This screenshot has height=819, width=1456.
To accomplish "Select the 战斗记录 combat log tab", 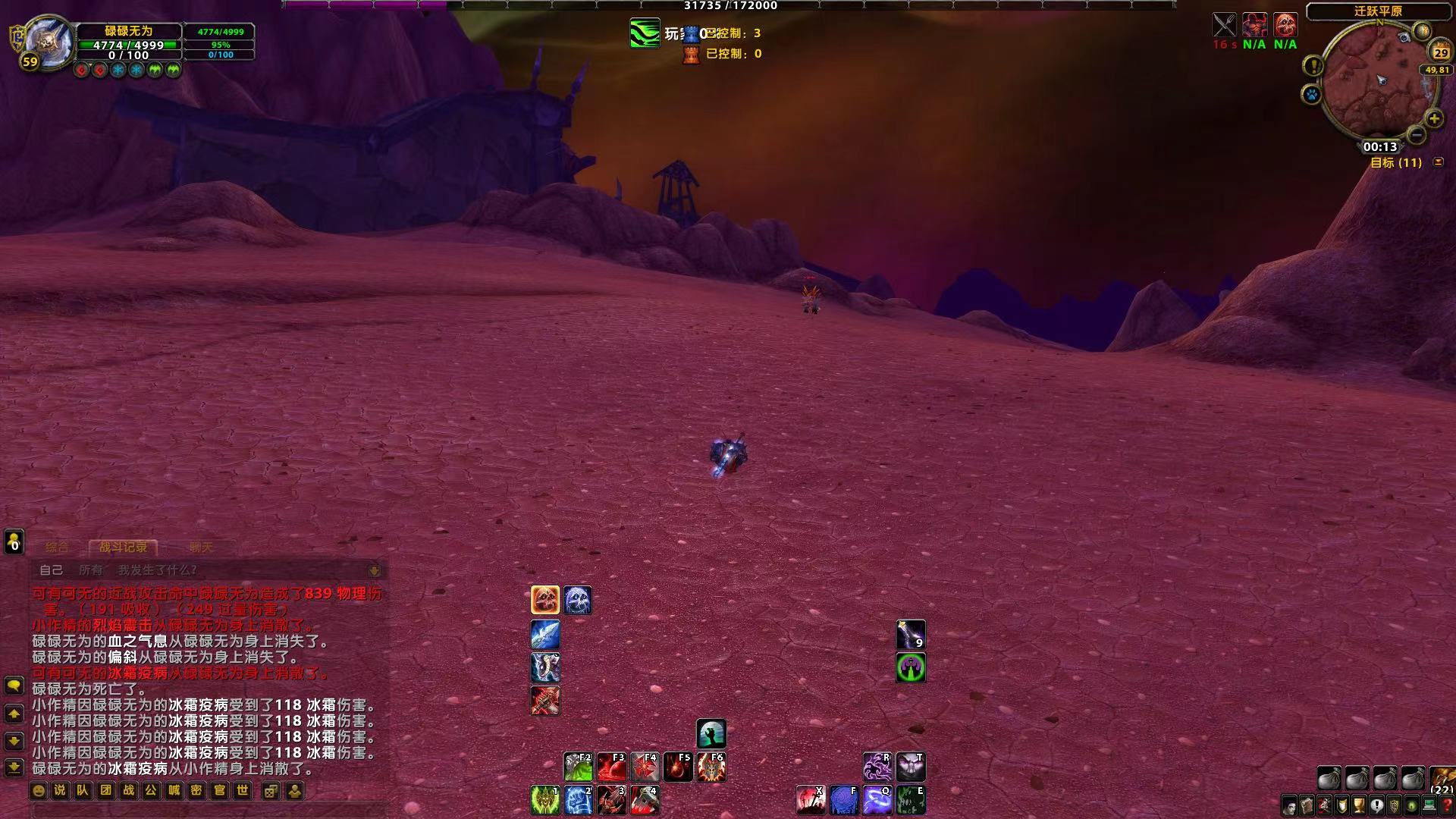I will coord(123,547).
